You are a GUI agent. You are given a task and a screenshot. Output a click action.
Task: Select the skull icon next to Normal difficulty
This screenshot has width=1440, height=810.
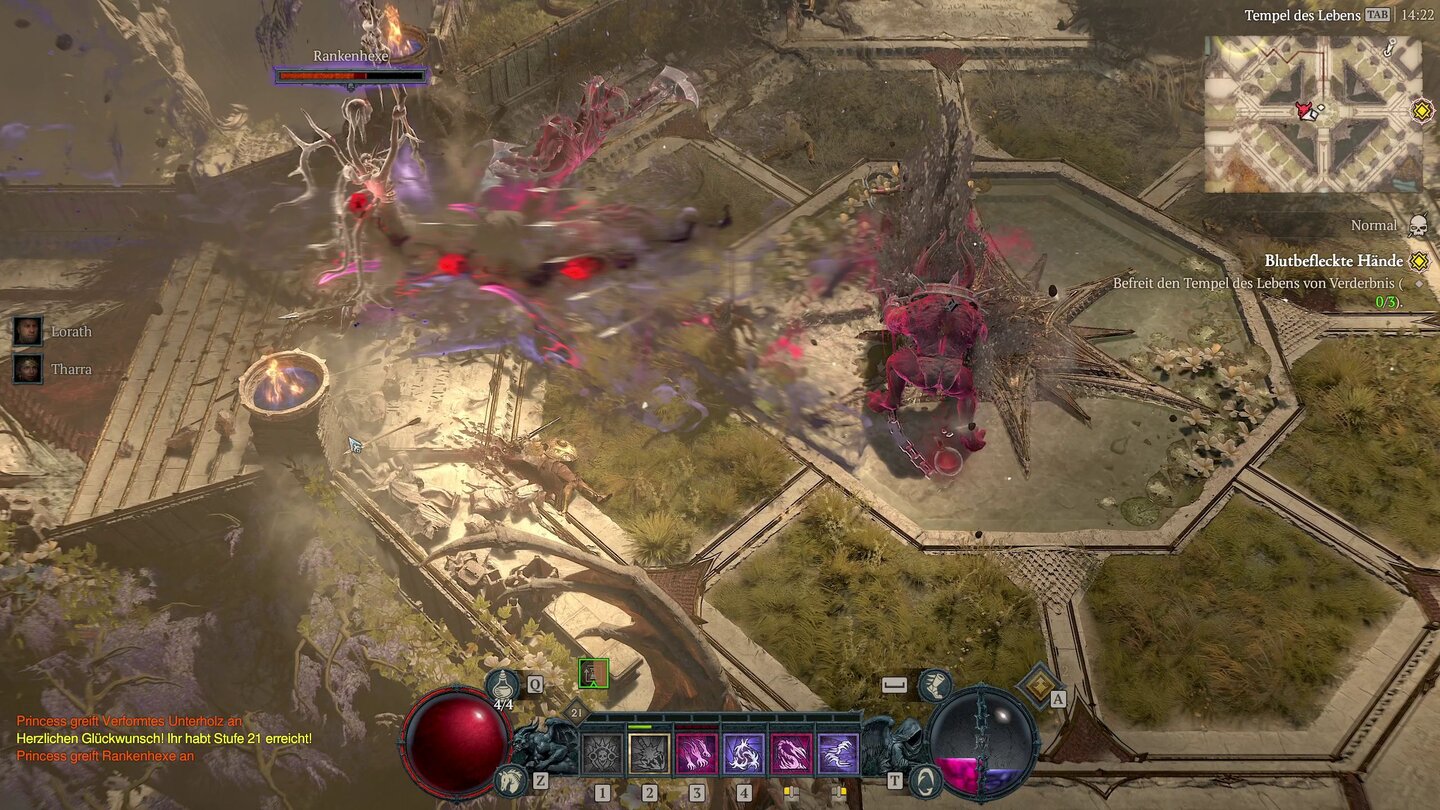1417,227
